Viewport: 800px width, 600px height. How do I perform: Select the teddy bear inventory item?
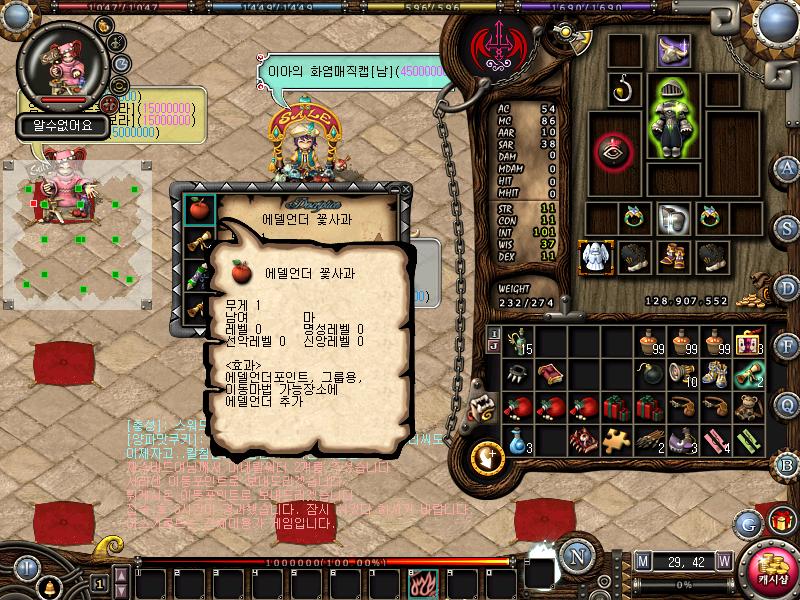point(747,407)
